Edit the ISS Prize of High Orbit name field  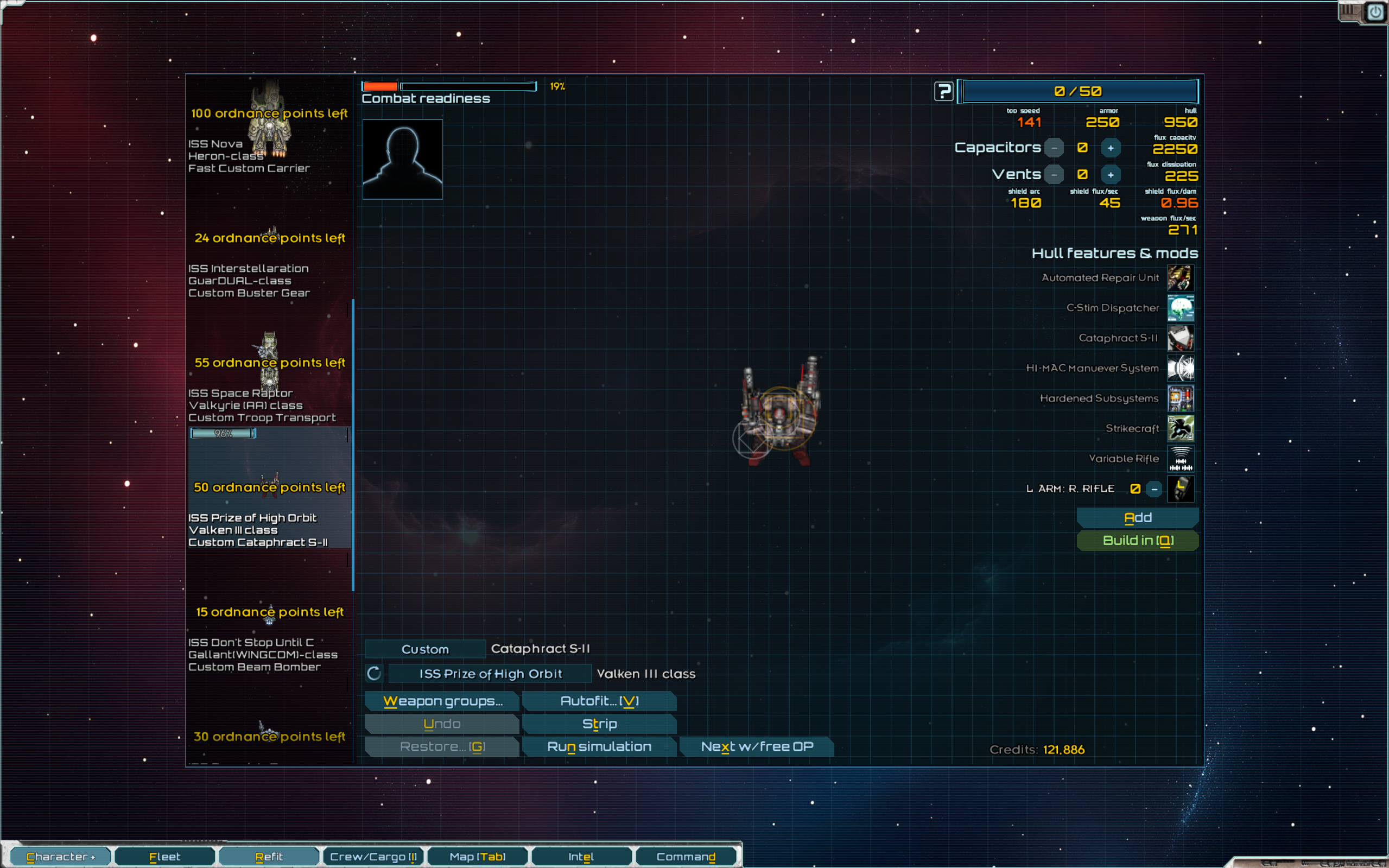point(490,674)
